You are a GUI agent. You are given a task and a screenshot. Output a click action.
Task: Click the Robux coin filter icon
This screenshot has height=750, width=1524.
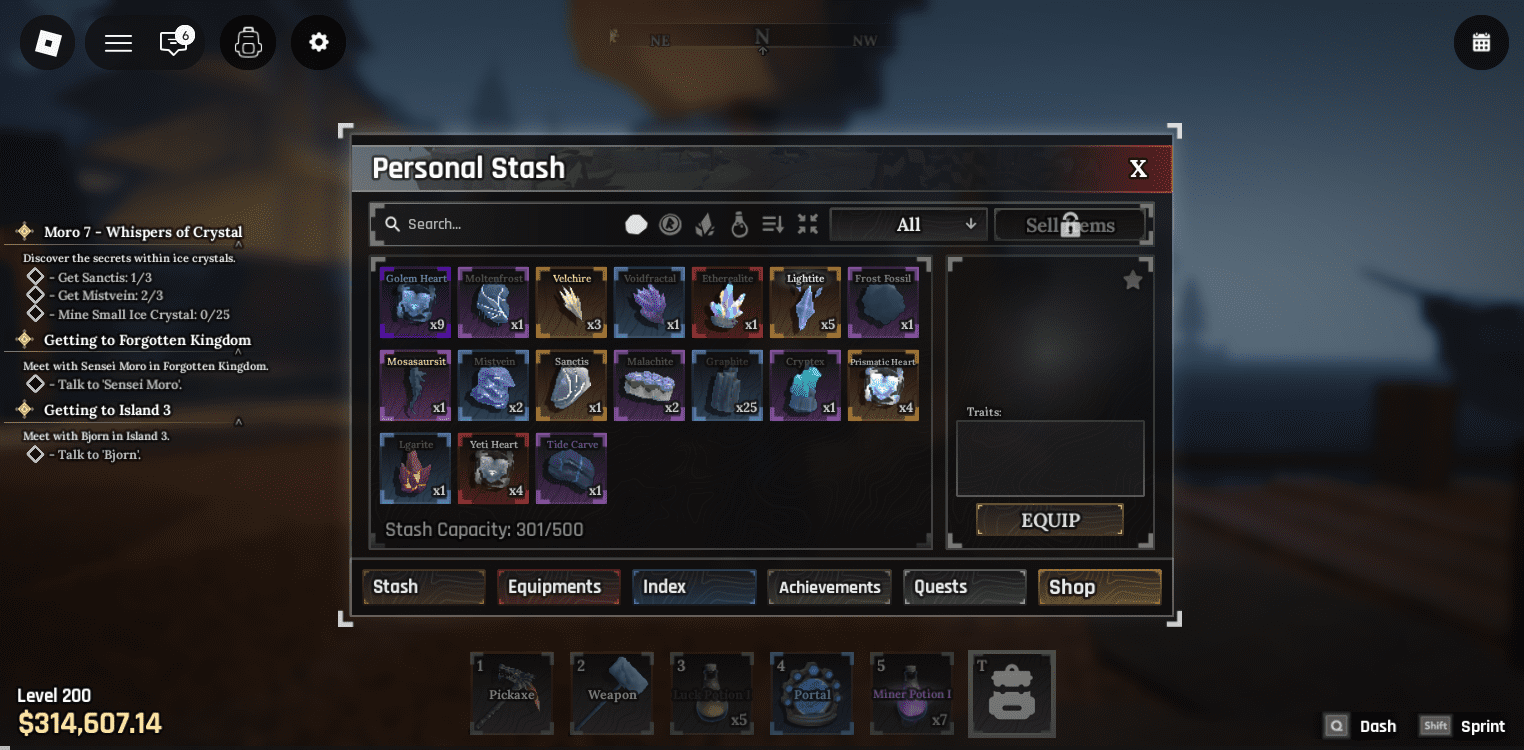coord(669,224)
